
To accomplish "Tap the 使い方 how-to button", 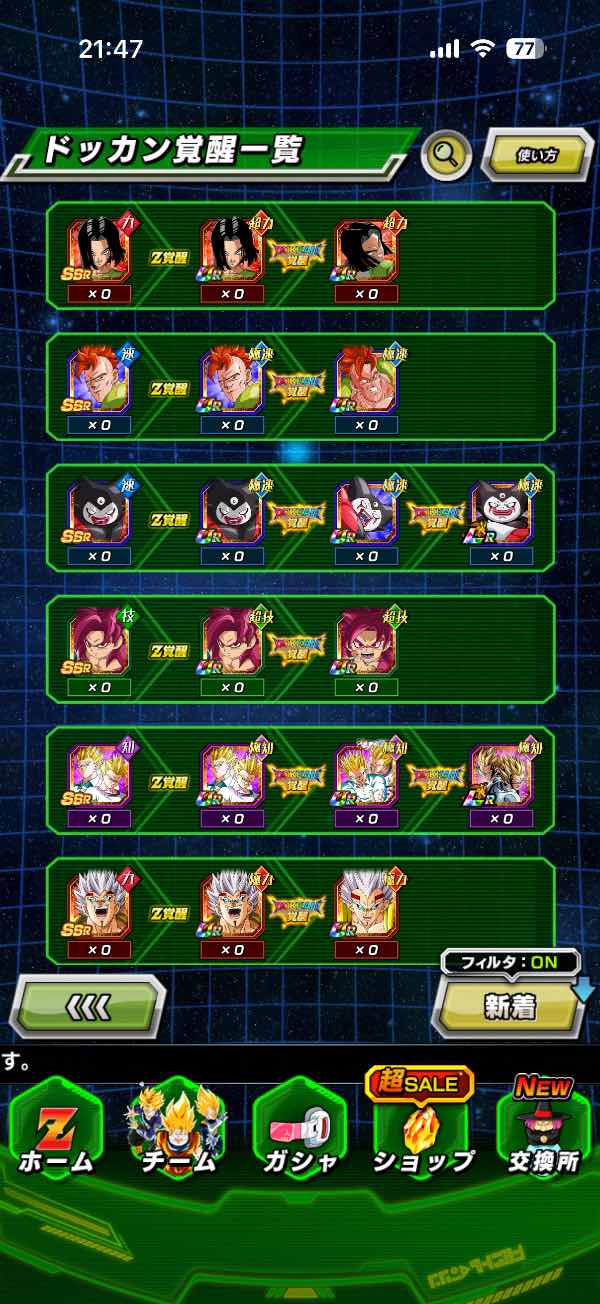I will coord(537,155).
